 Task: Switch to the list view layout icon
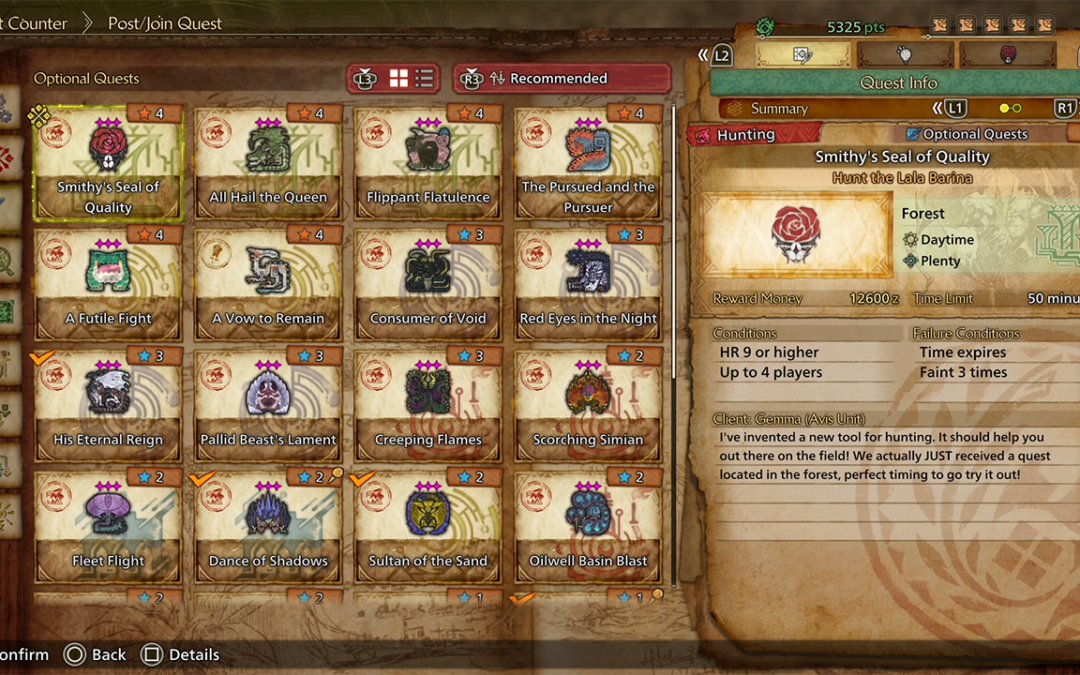click(x=424, y=78)
